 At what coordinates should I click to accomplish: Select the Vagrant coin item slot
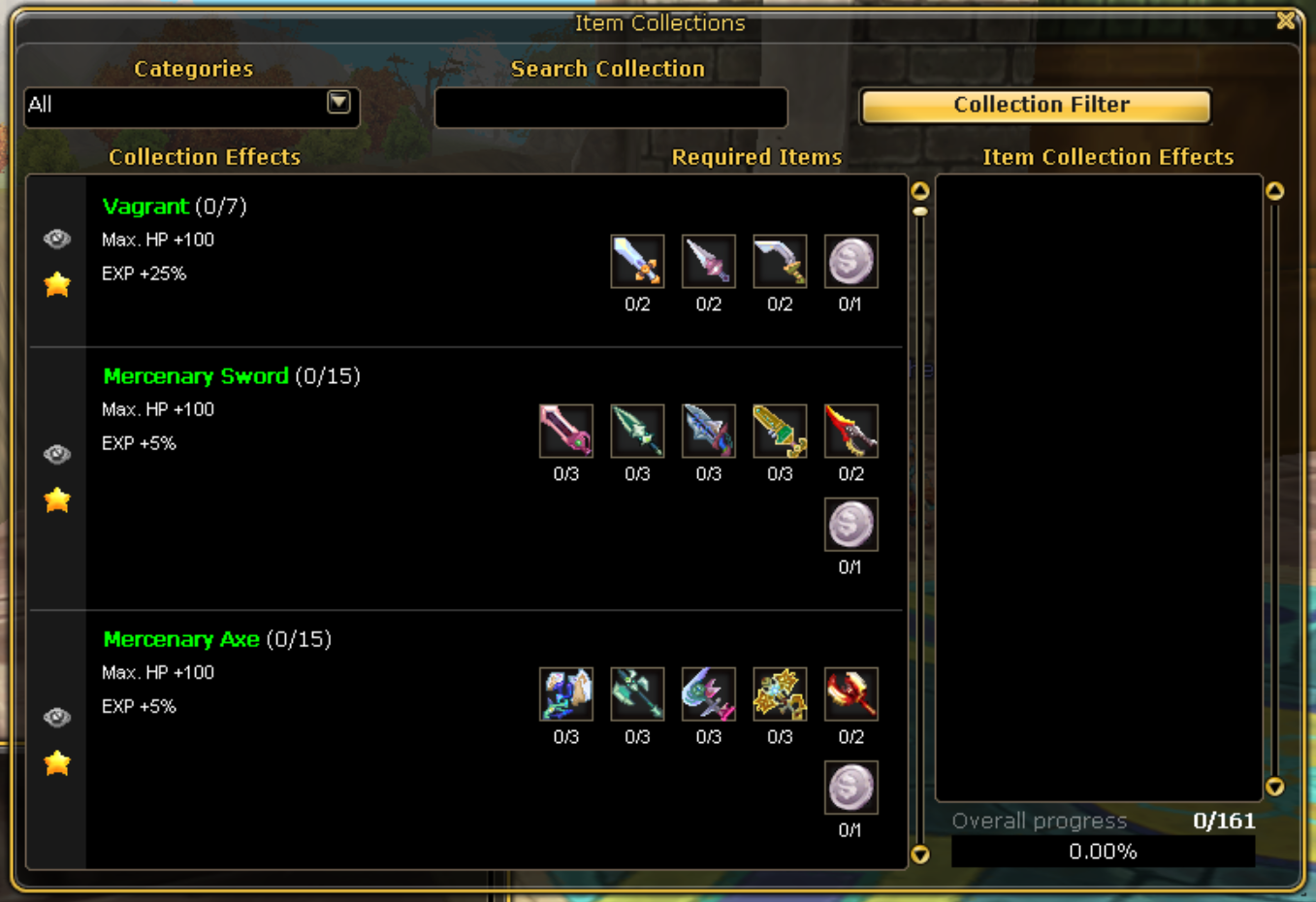click(851, 261)
